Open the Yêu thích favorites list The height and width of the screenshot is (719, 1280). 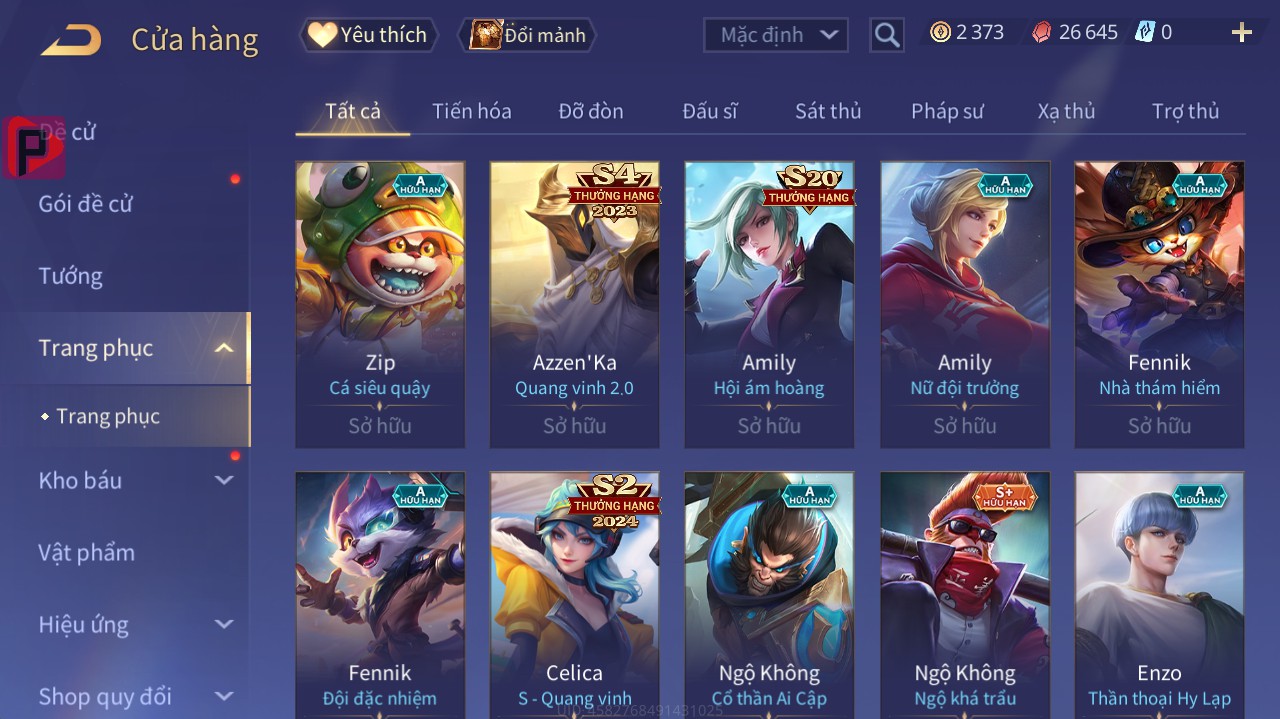click(x=369, y=35)
